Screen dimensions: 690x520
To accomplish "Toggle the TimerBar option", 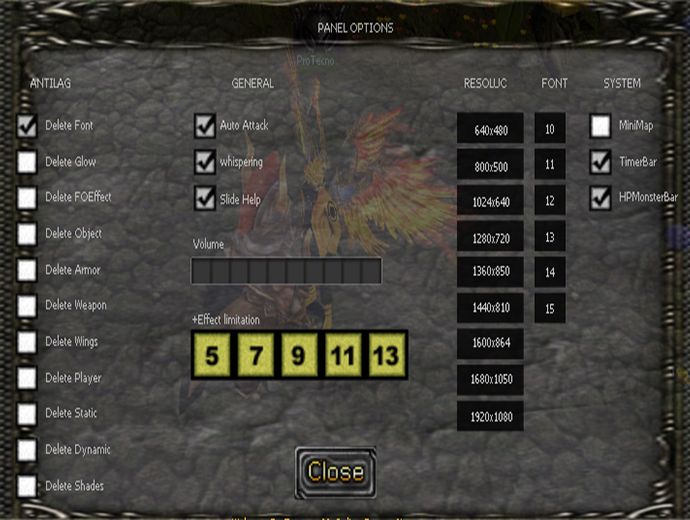I will (600, 162).
